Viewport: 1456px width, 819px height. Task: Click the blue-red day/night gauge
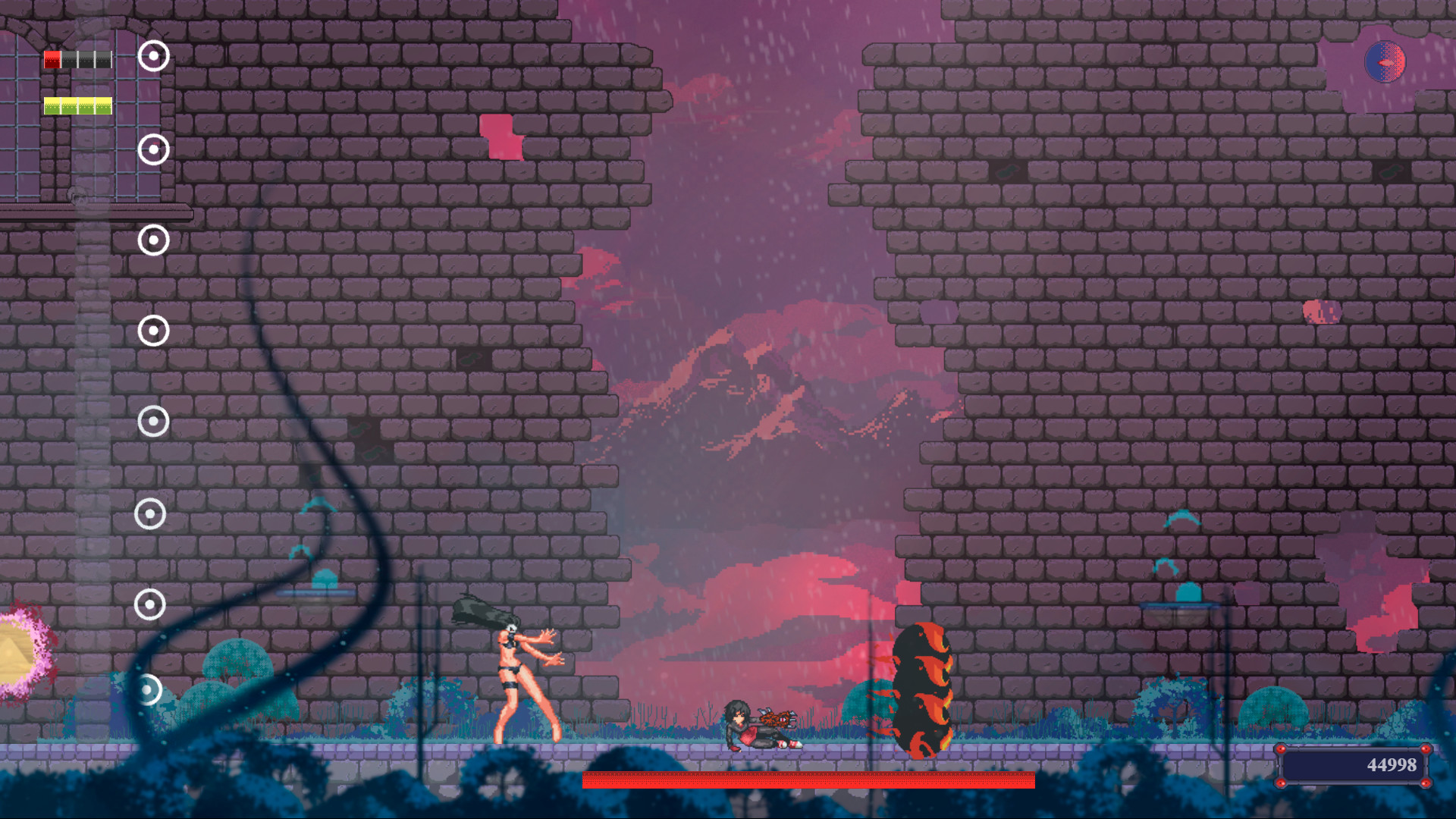(1386, 63)
